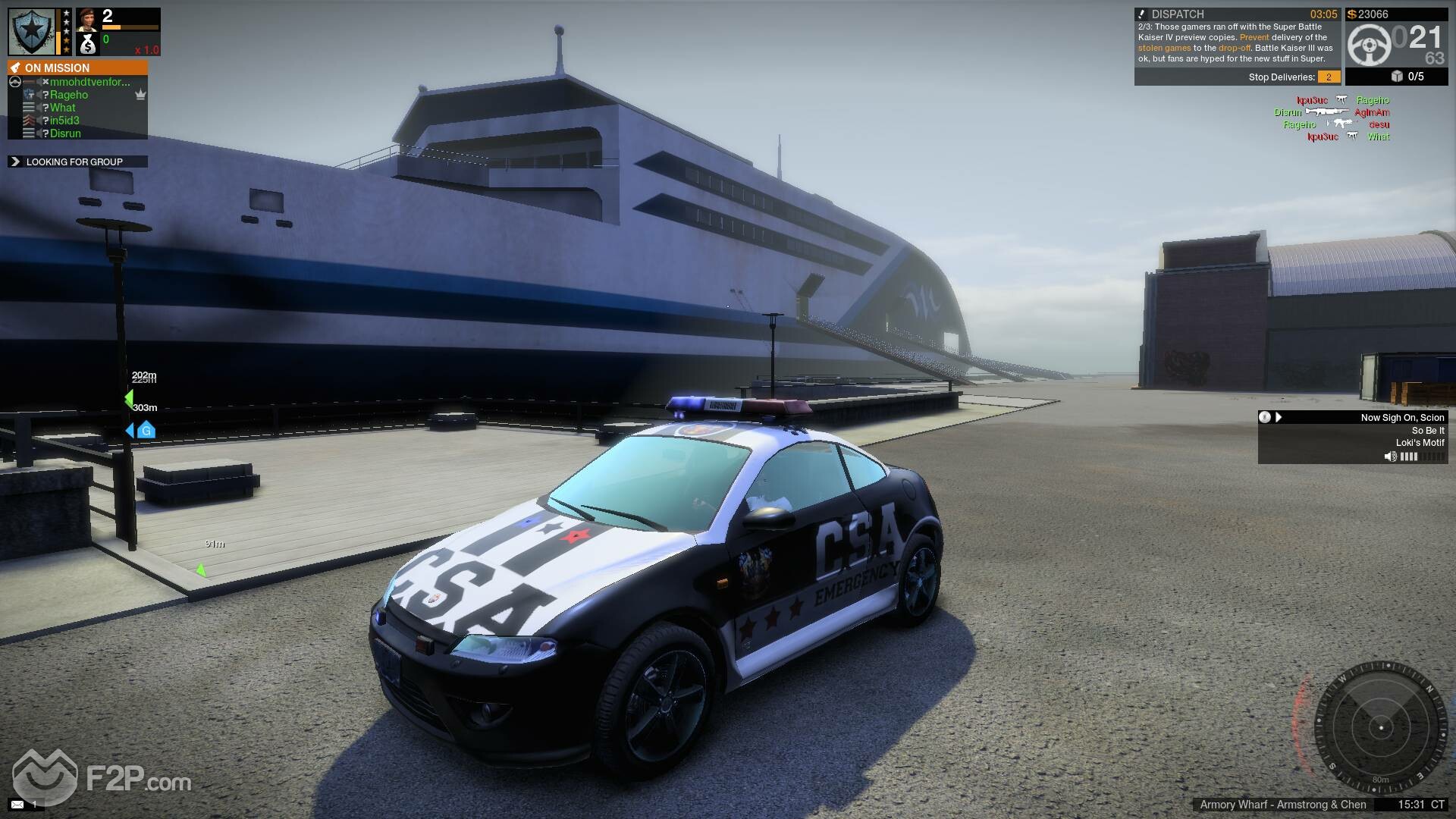This screenshot has height=819, width=1456.
Task: Click the blue G waypoint marker
Action: coord(146,431)
